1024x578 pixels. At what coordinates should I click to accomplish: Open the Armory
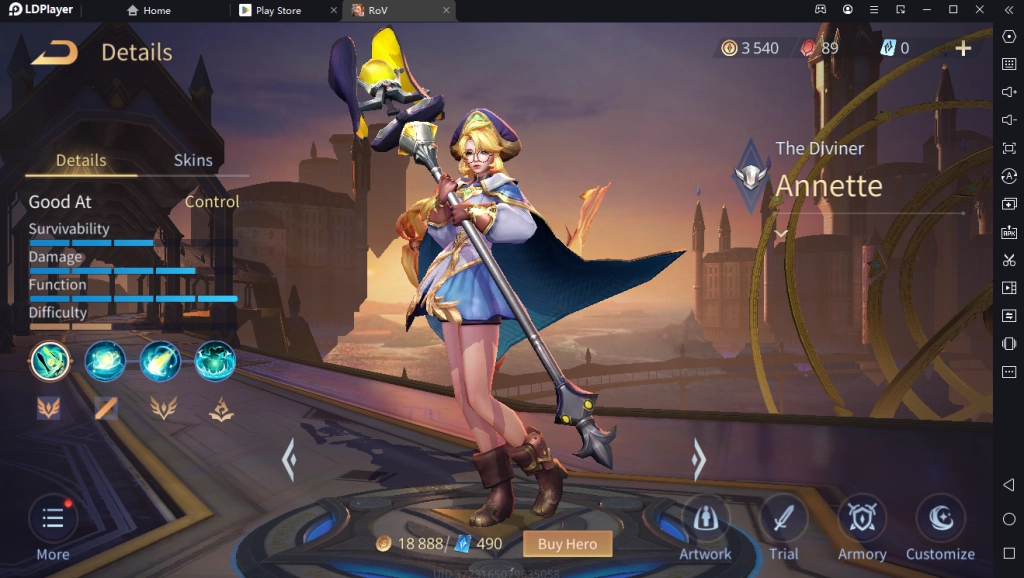pyautogui.click(x=862, y=527)
